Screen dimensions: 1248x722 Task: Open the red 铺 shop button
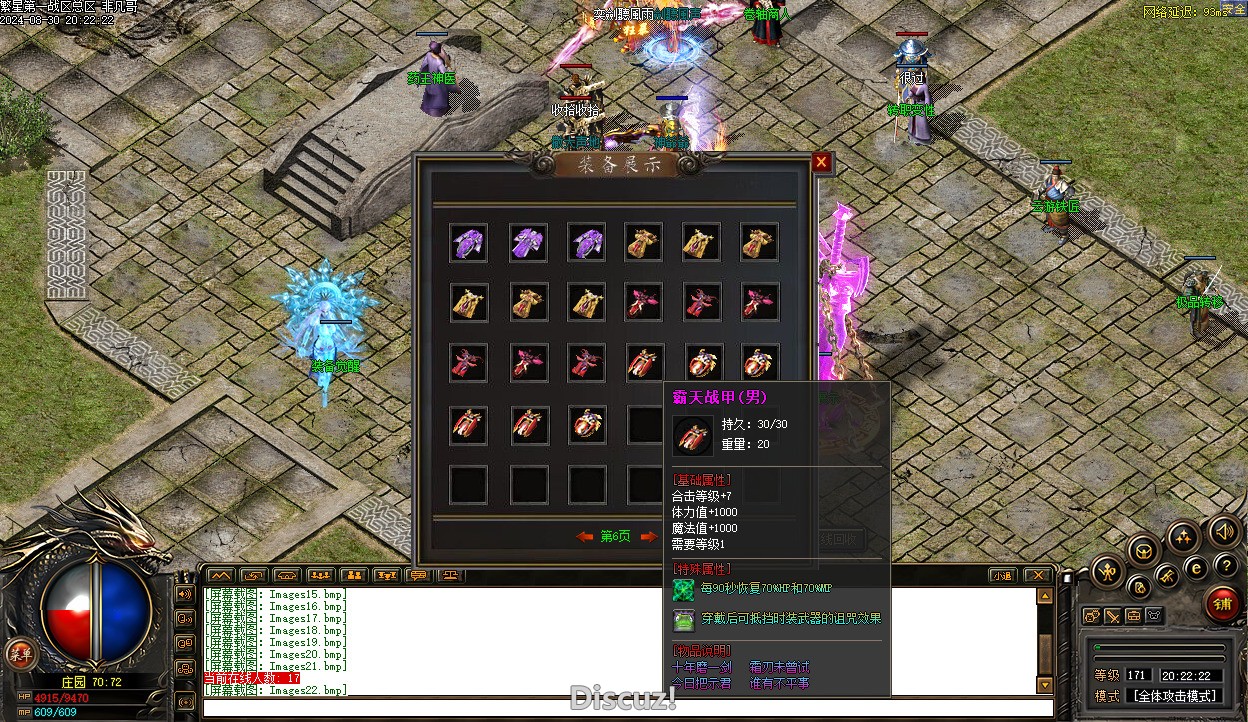(1221, 604)
